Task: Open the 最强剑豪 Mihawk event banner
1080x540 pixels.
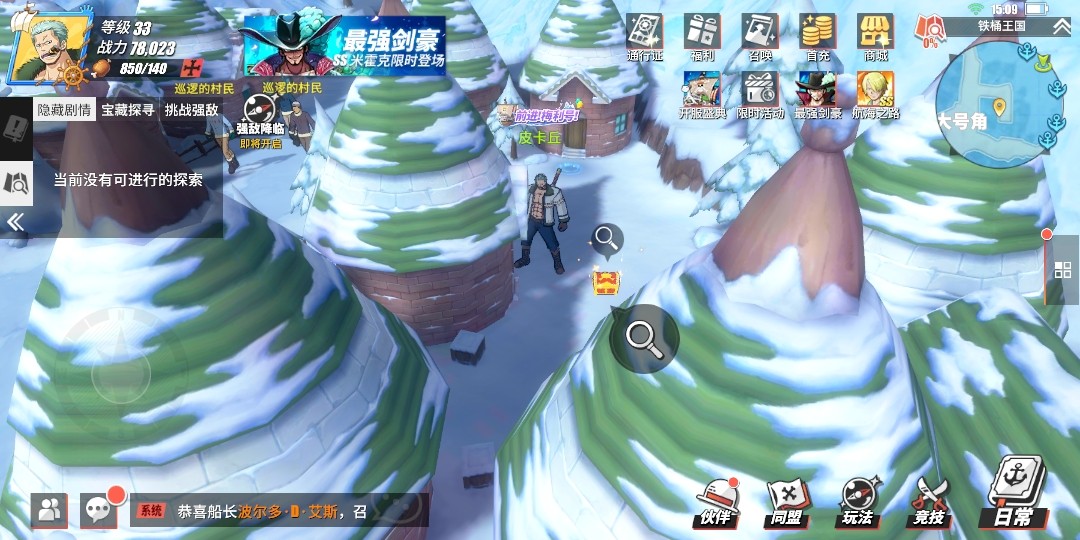Action: coord(345,45)
